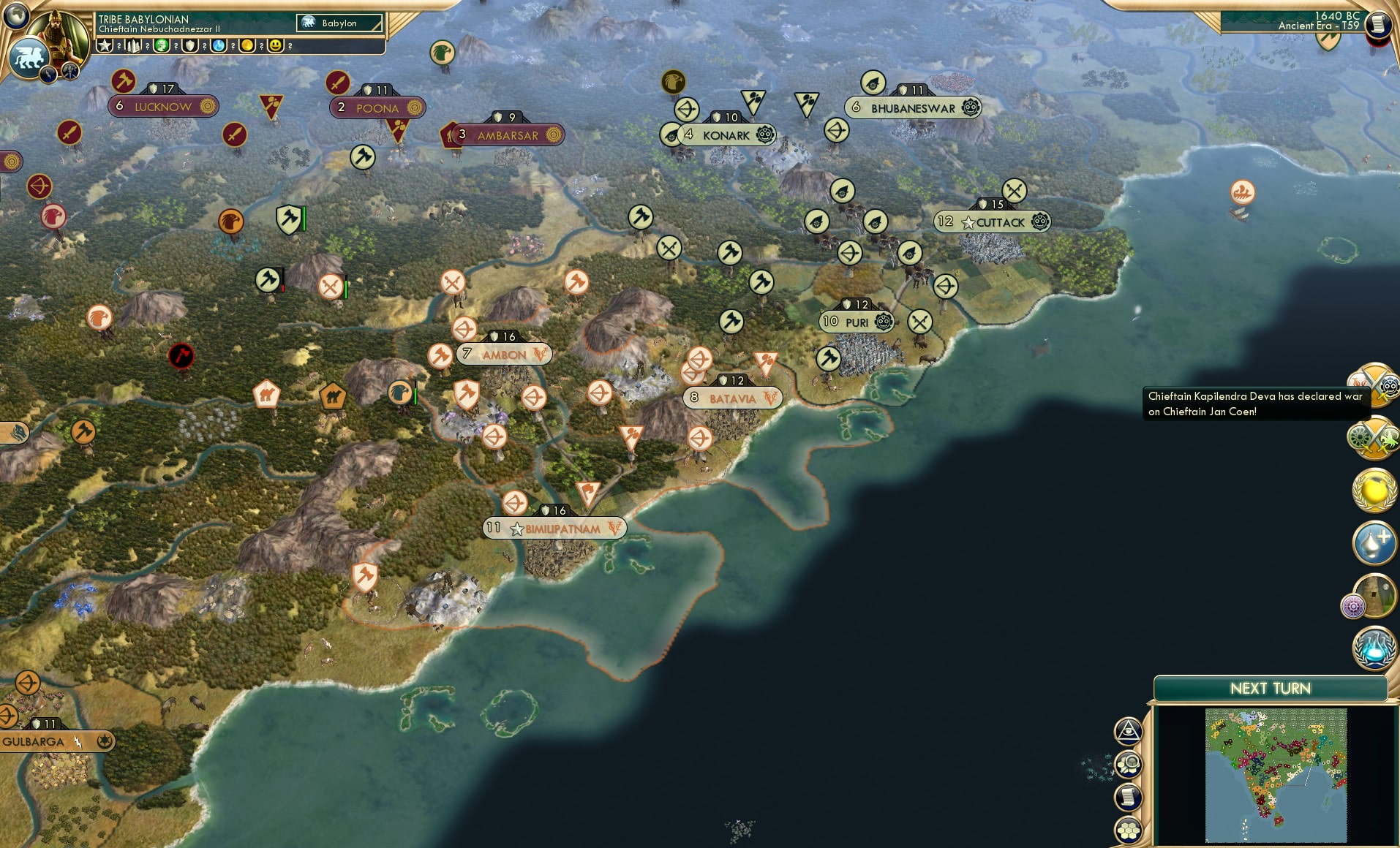This screenshot has width=1400, height=848.
Task: Toggle the strategic view eye pyramid icon
Action: [x=1128, y=730]
